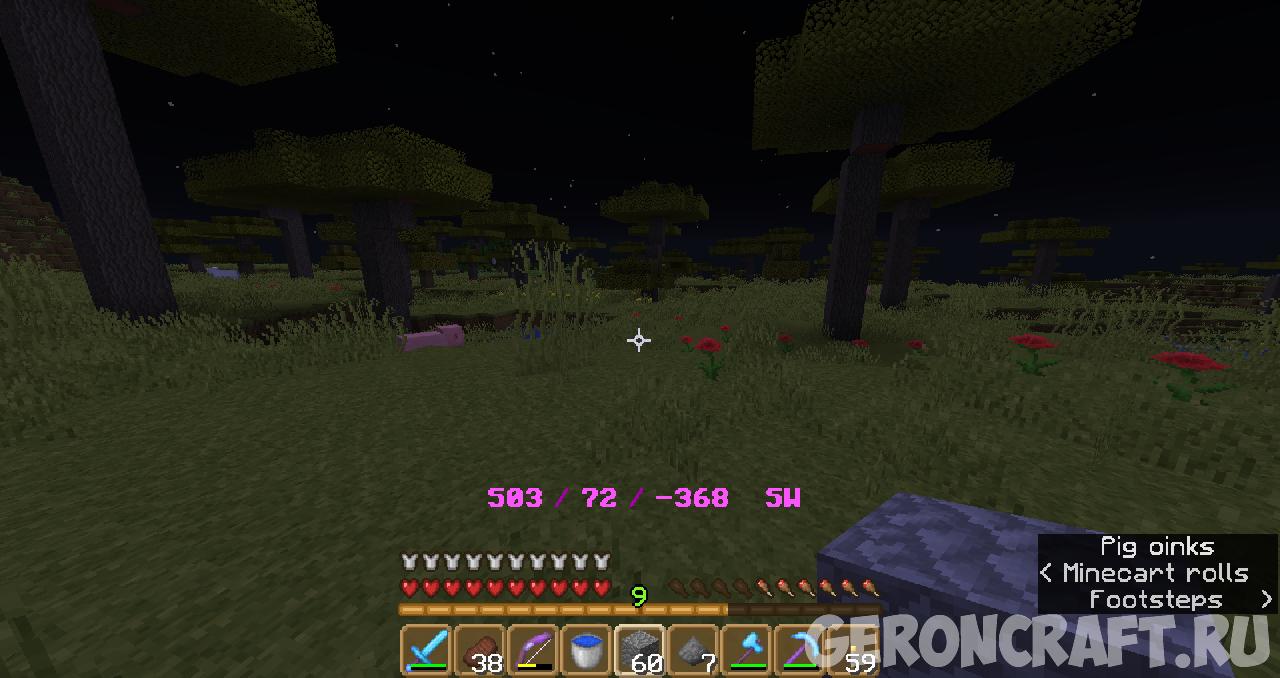Equip the diamond pickaxe slot

coord(800,650)
